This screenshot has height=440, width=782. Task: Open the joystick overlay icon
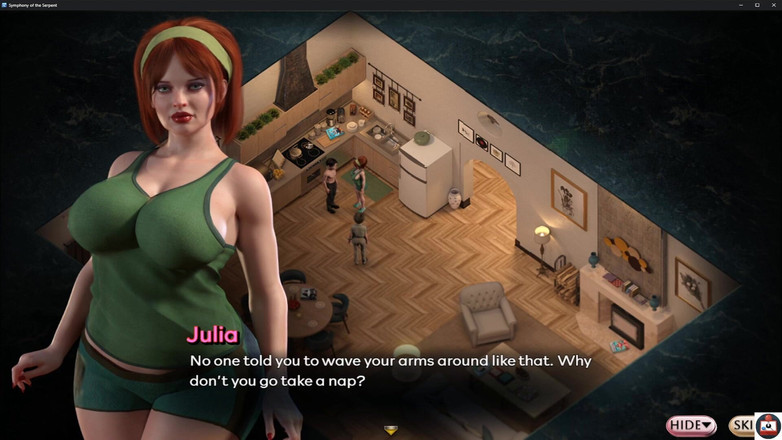pos(767,424)
